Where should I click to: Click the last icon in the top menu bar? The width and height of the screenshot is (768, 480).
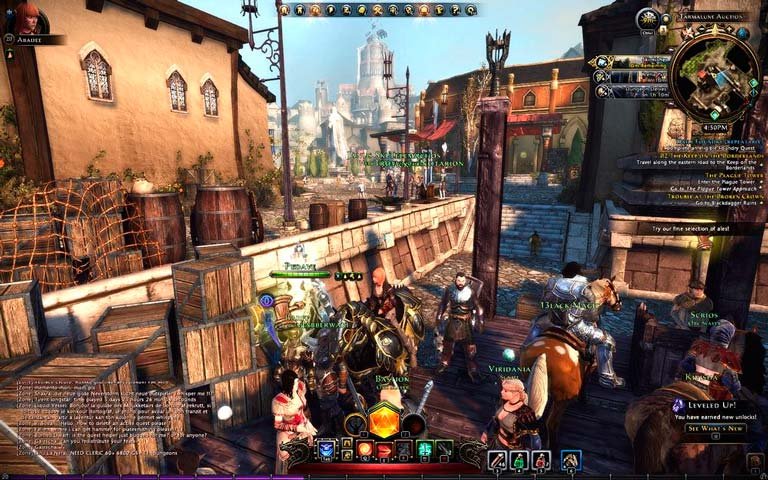(471, 10)
